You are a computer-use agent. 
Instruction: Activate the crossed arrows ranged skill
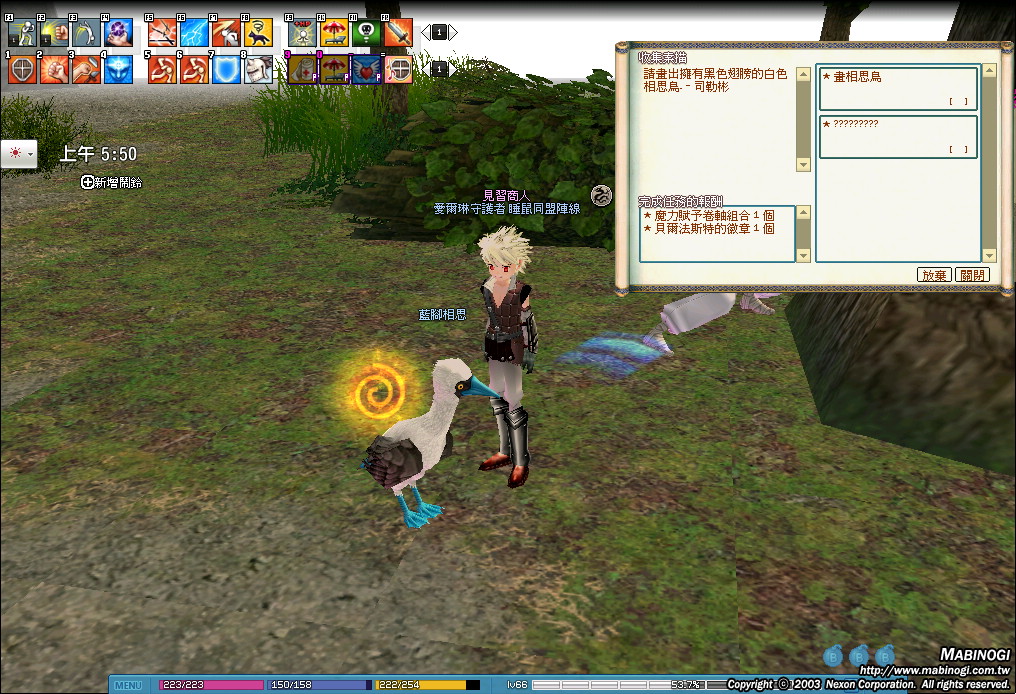tap(161, 33)
